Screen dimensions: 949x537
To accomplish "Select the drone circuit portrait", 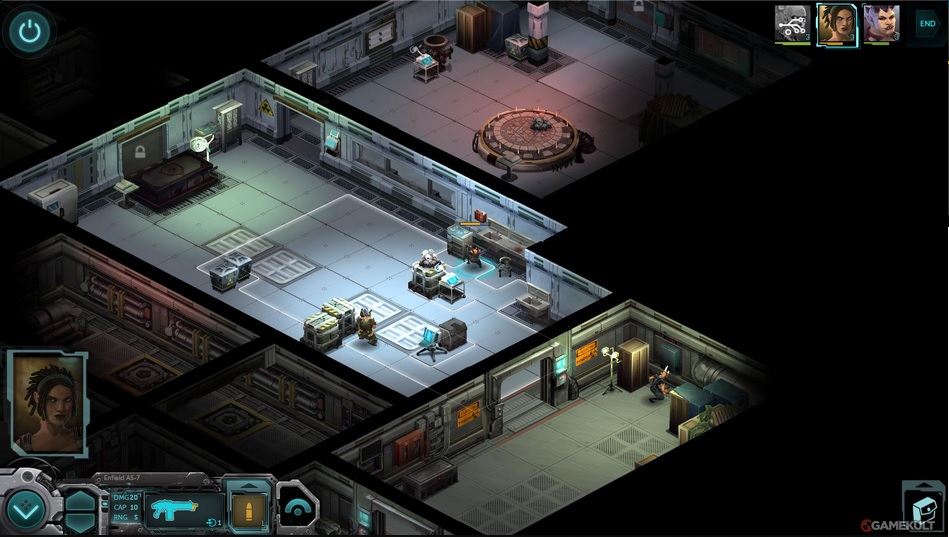I will [x=792, y=23].
